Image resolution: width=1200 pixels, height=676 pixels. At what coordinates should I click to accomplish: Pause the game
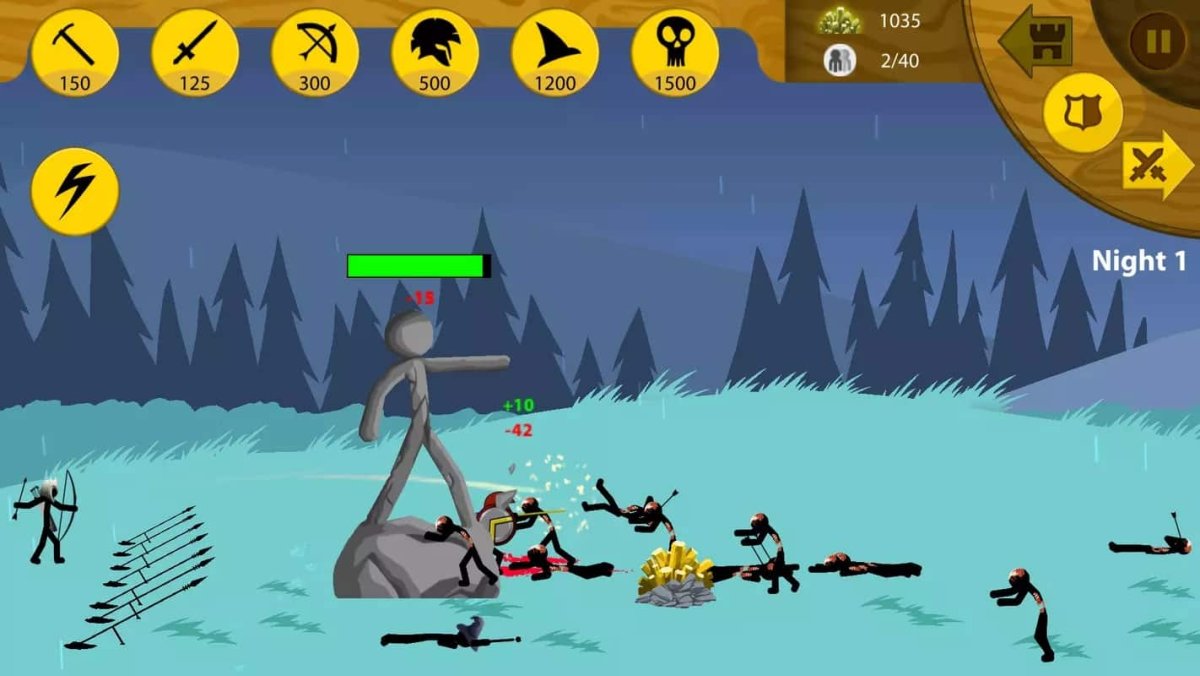(1157, 41)
